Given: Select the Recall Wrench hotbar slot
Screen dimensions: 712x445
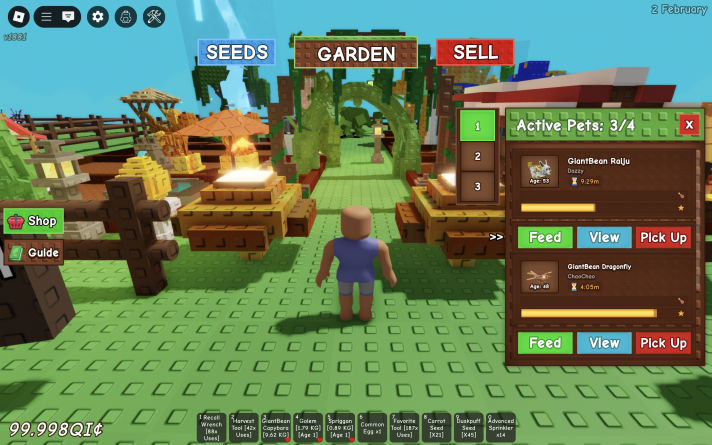Looking at the screenshot, I should pyautogui.click(x=212, y=428).
